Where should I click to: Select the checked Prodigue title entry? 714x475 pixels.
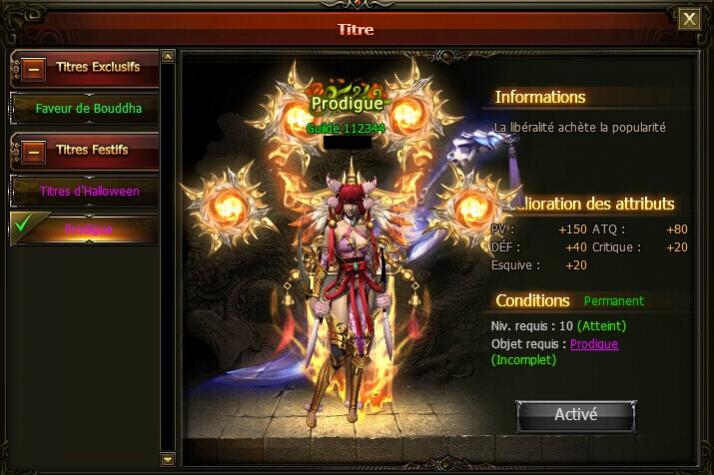tap(88, 229)
